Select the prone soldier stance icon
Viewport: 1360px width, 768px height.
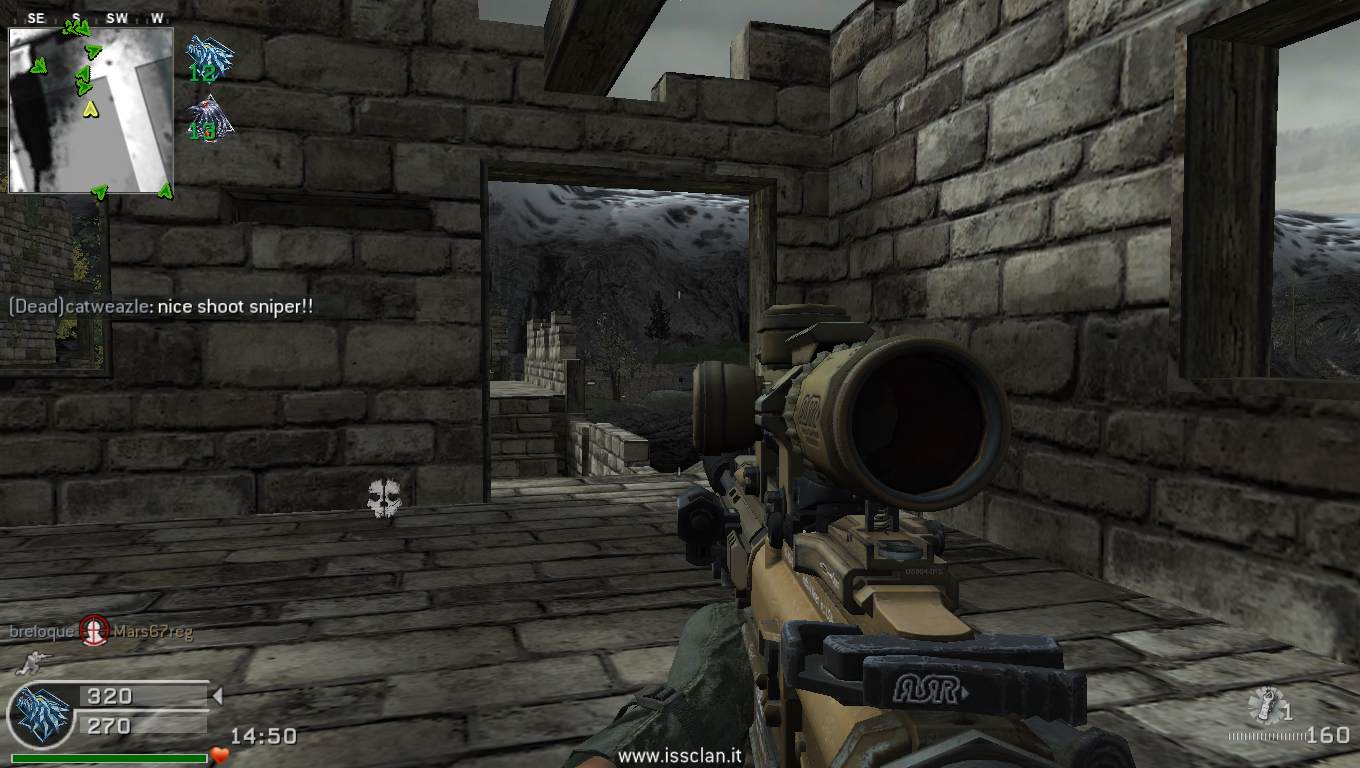32,661
